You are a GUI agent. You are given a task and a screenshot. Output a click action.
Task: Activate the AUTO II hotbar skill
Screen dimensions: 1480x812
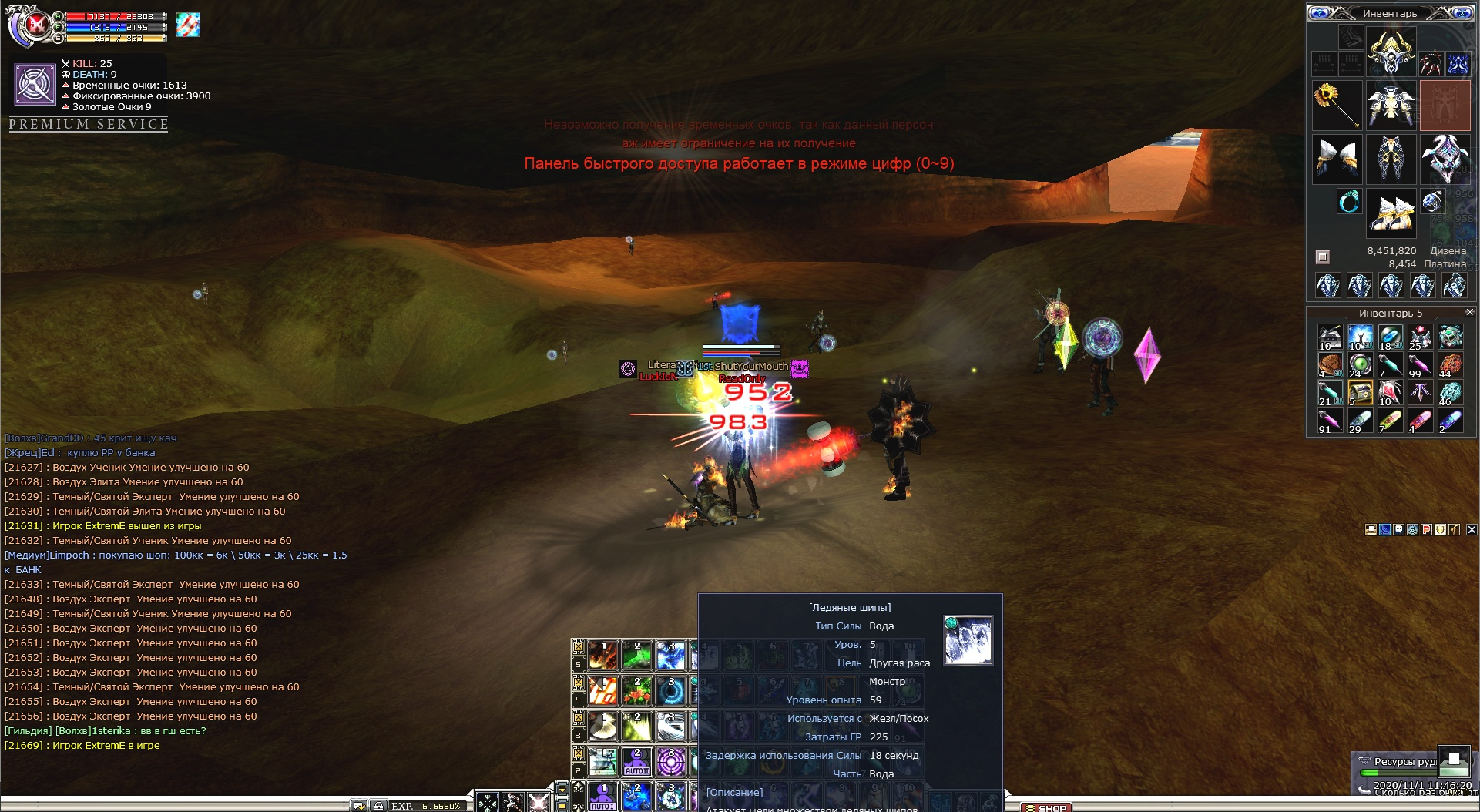tap(636, 761)
